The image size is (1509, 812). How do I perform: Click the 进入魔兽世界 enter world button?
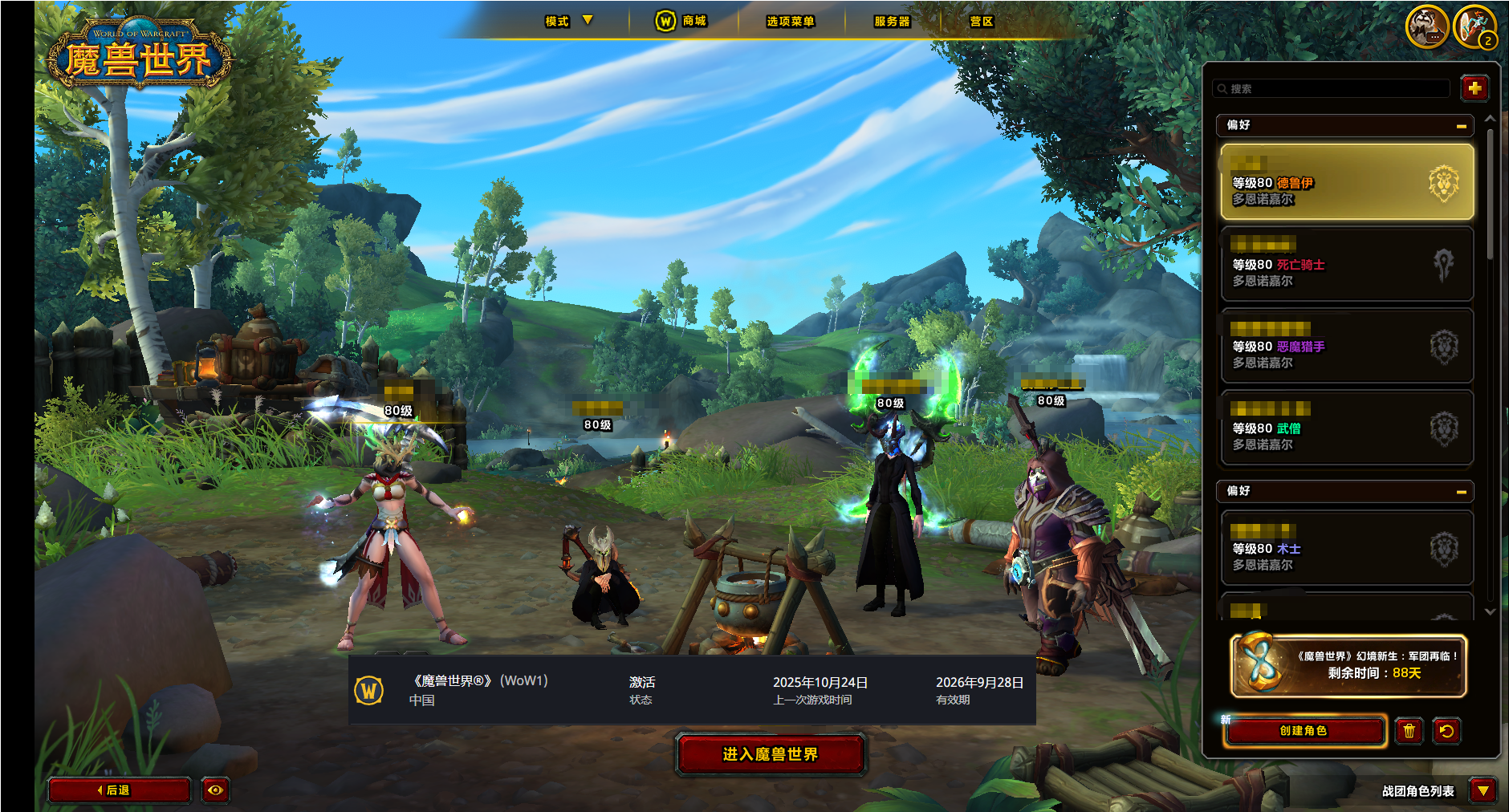(771, 754)
